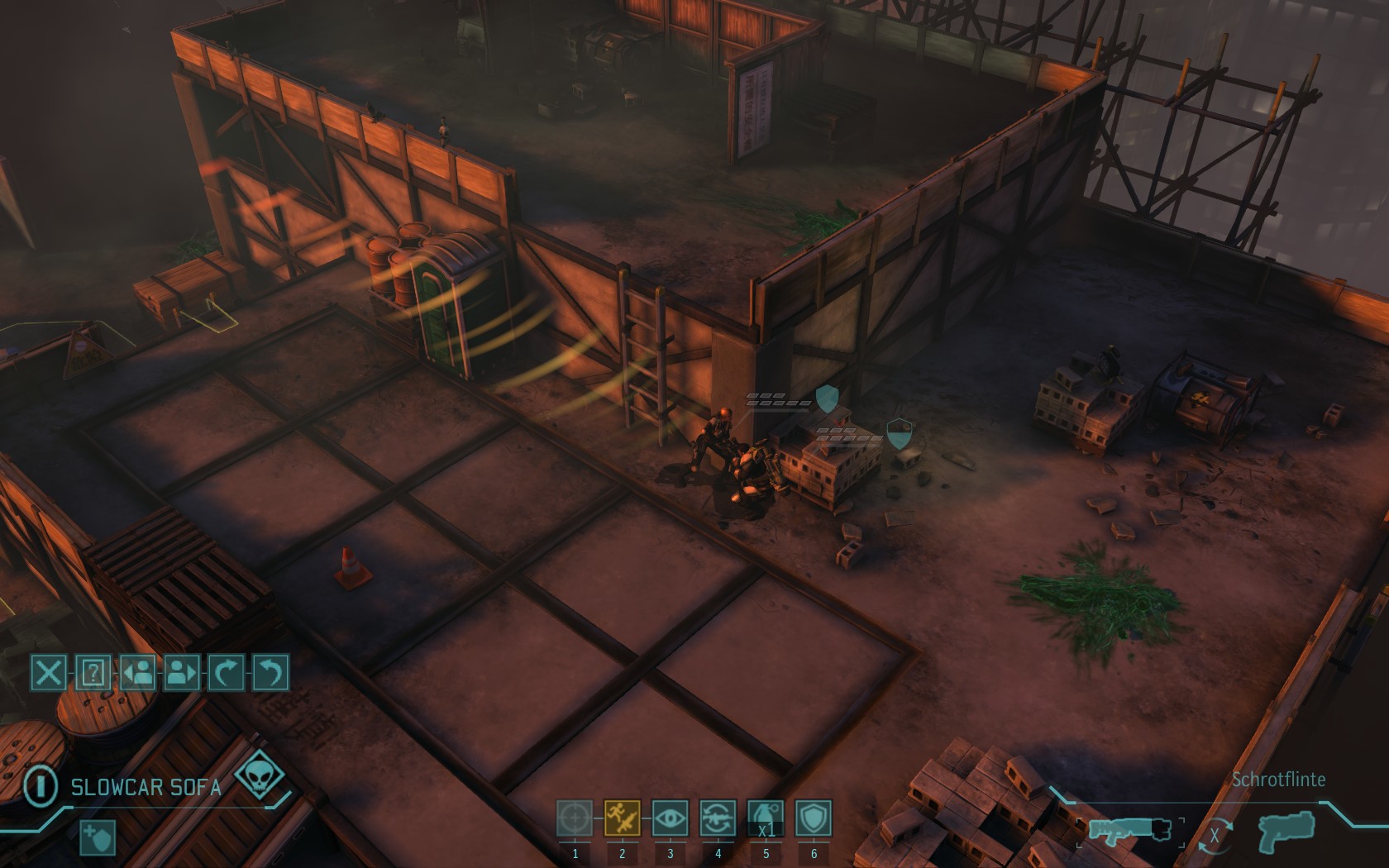Click the alien skull icon beside soldier name
Viewport: 1389px width, 868px height.
(x=259, y=777)
